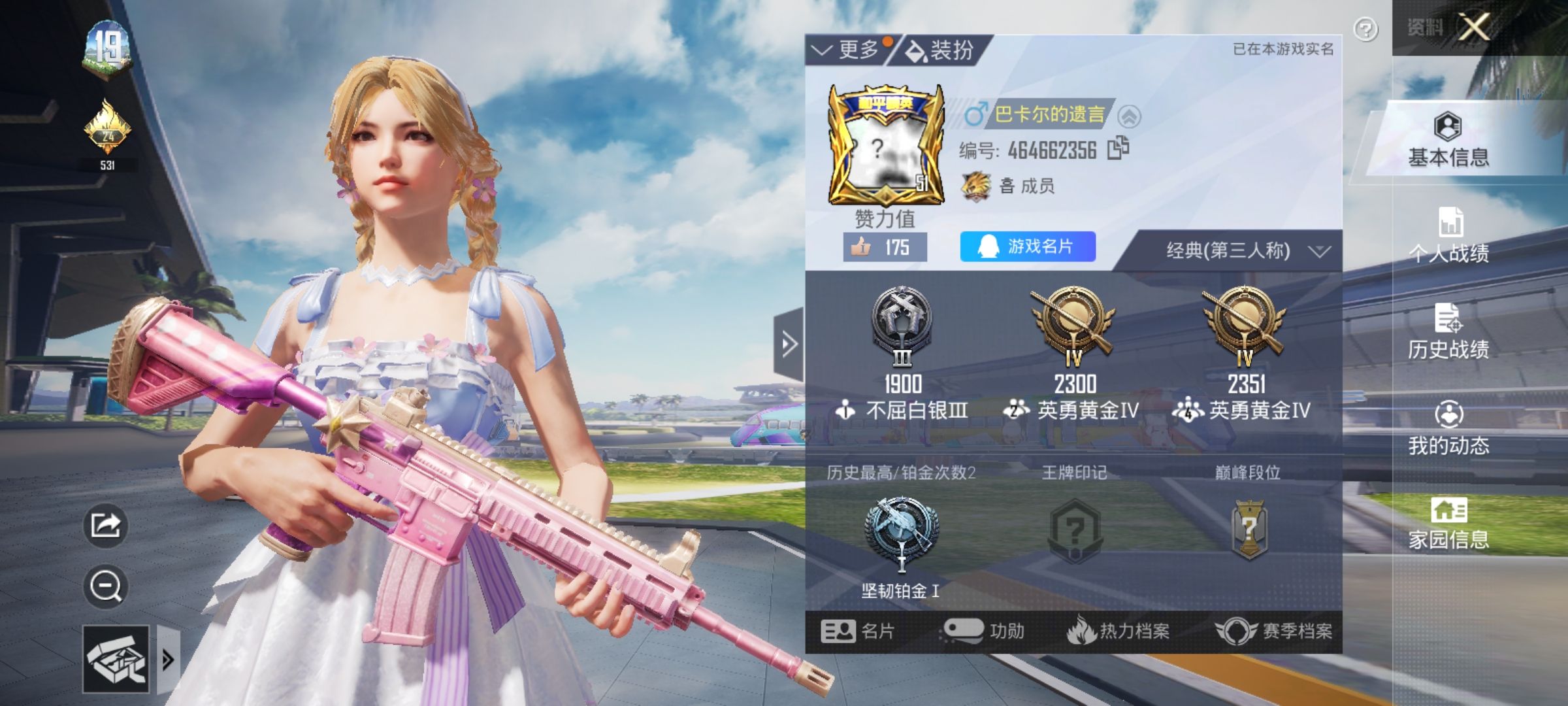This screenshot has width=1568, height=706.
Task: Tap the zoom-out magnifier icon
Action: 105,587
